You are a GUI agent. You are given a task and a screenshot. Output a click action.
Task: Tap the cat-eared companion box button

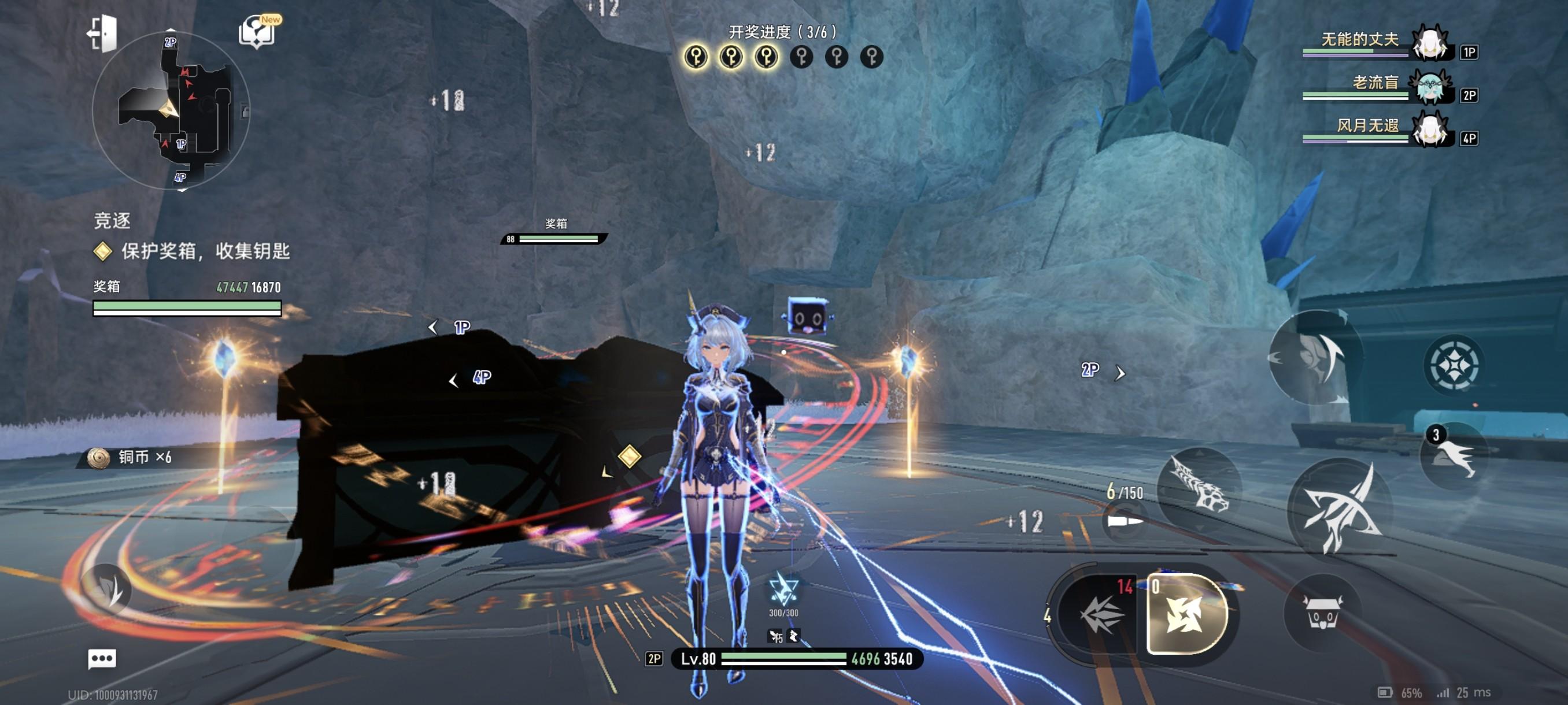(1322, 613)
